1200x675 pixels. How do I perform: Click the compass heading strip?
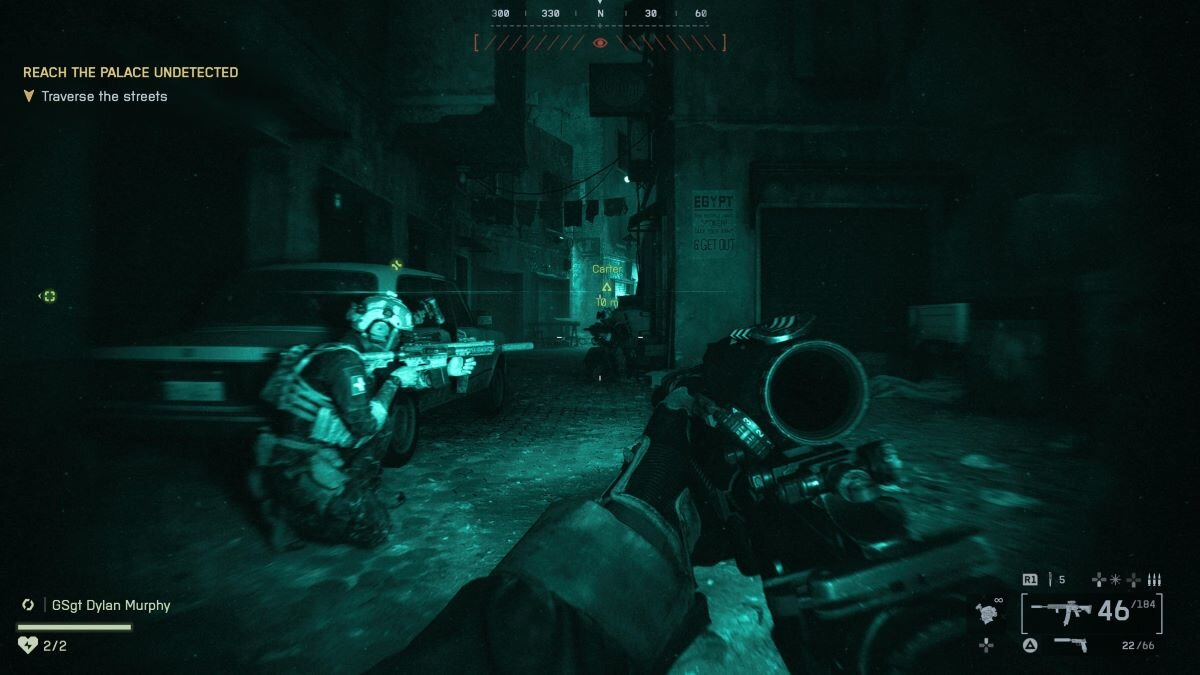(600, 14)
